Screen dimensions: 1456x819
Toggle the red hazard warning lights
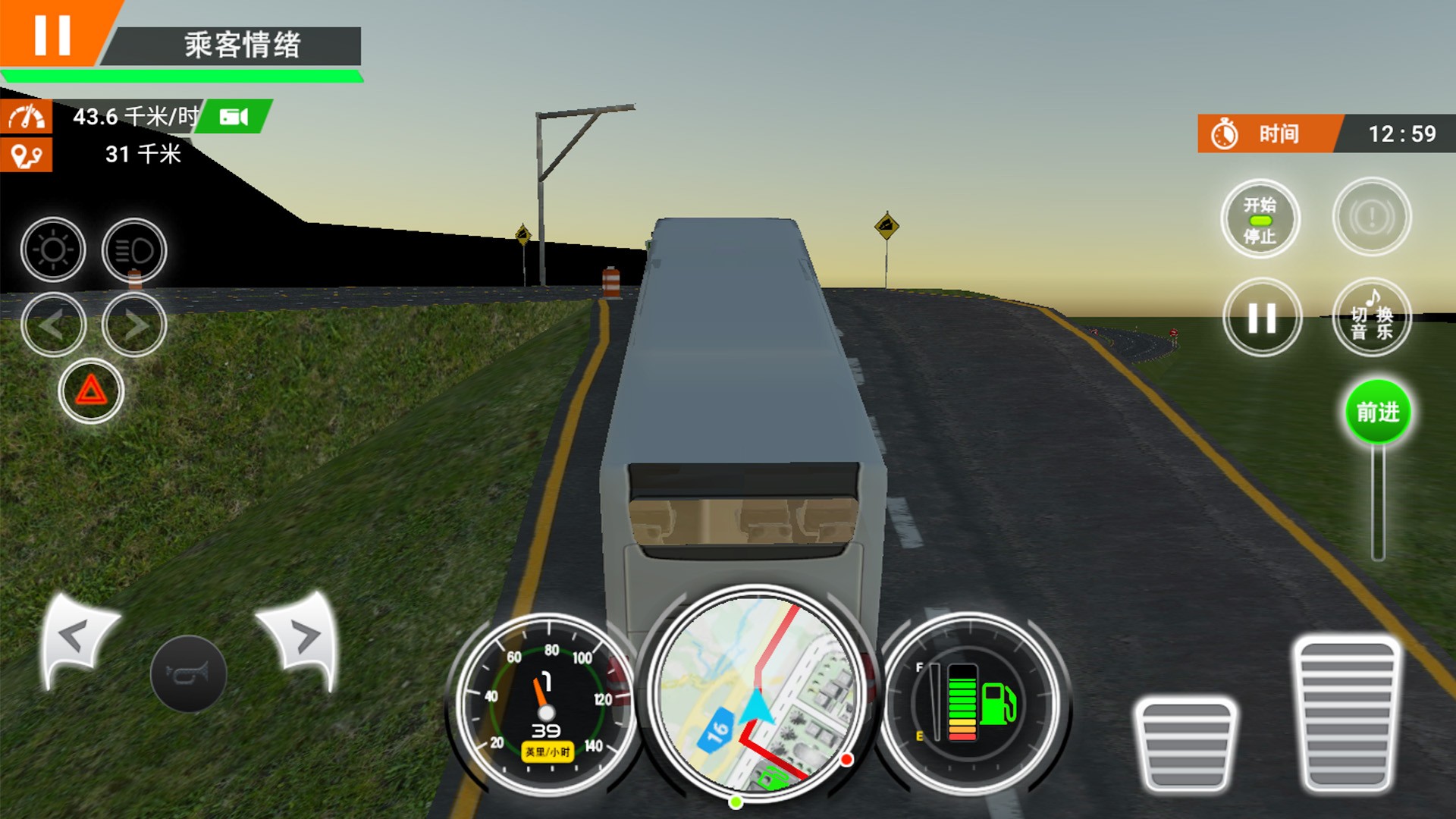pyautogui.click(x=91, y=391)
